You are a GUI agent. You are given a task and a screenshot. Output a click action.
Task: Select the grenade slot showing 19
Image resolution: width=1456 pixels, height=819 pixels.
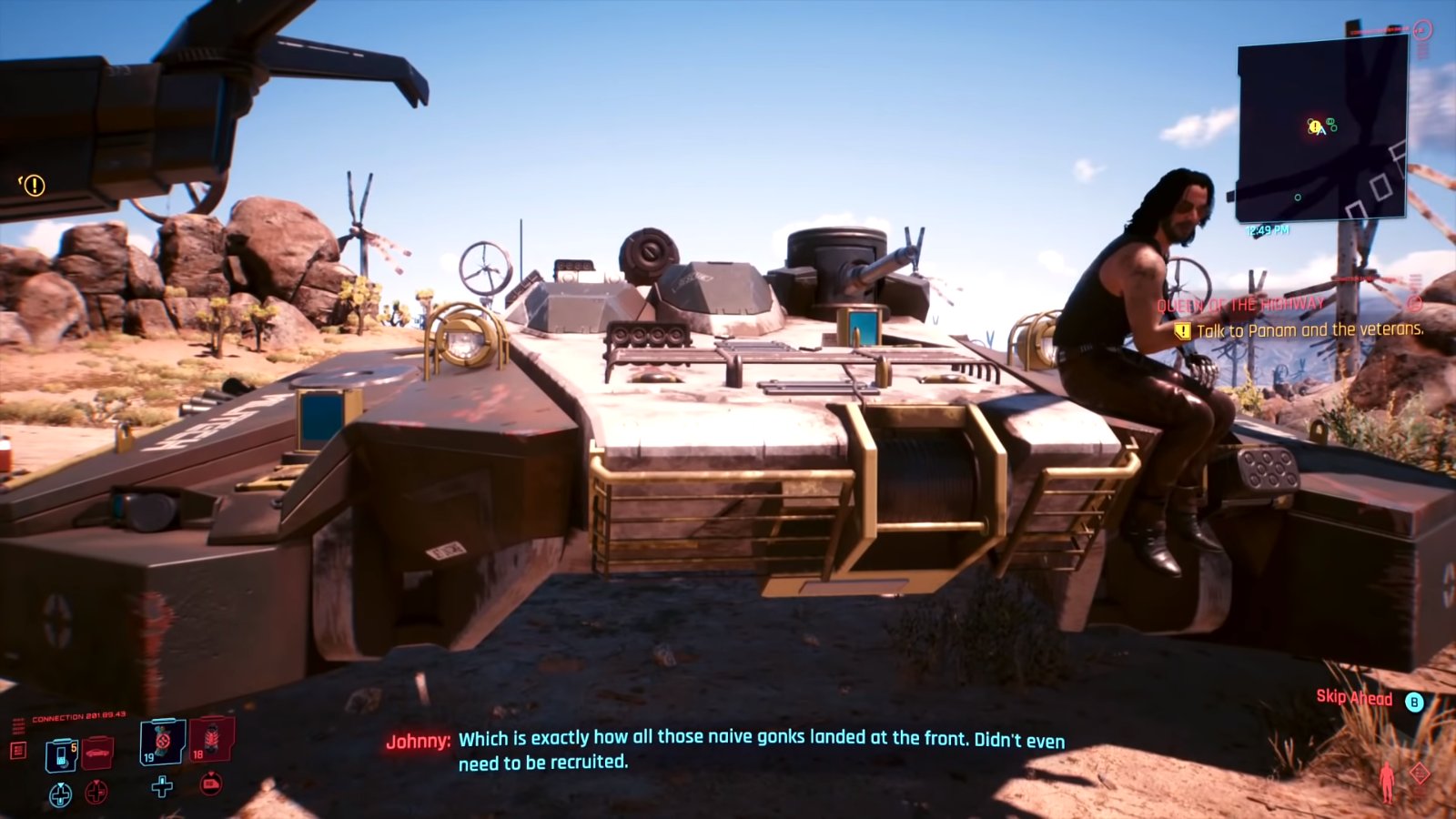pos(161,743)
